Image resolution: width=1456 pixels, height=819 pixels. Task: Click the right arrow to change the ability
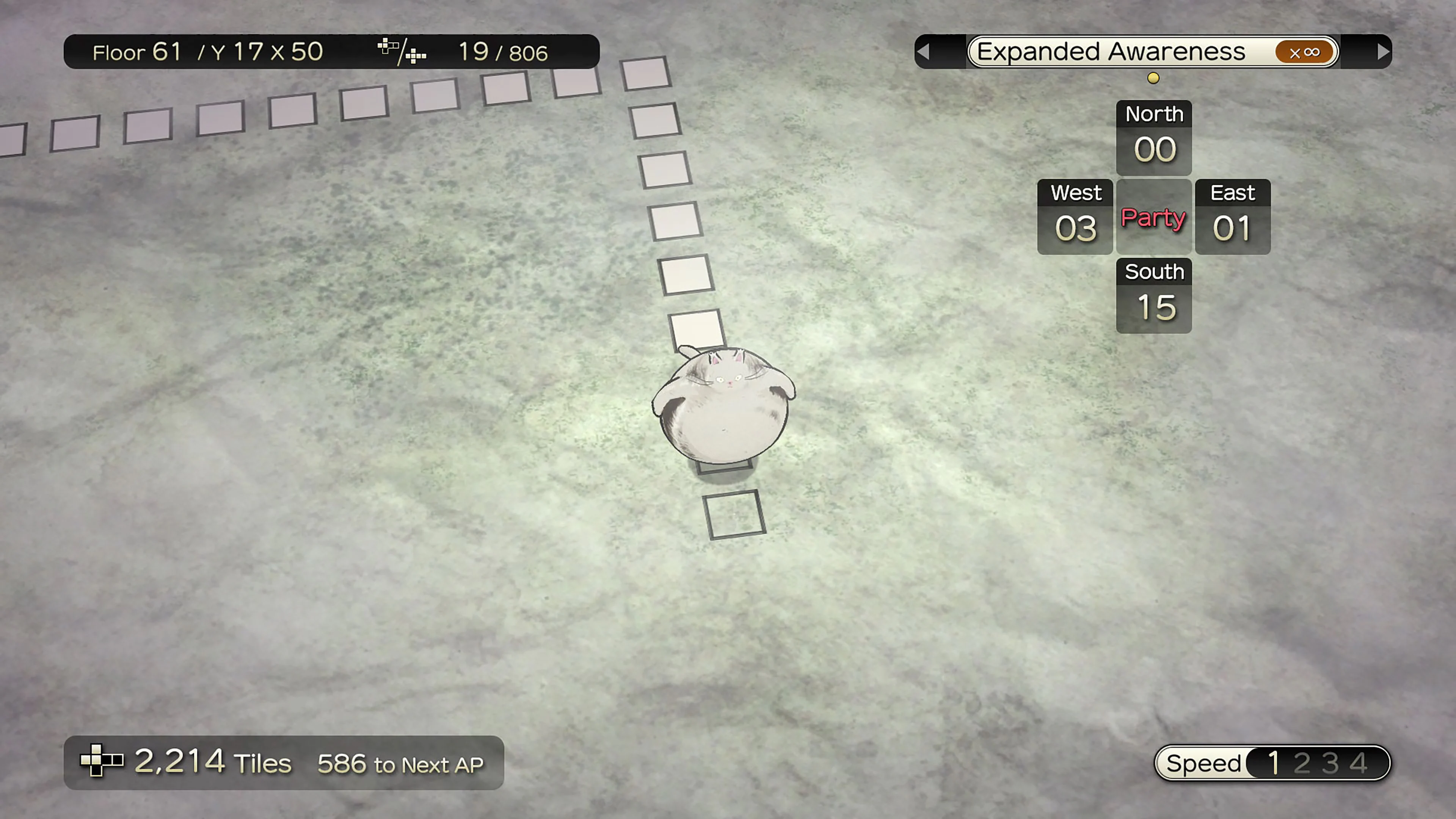coord(1382,52)
